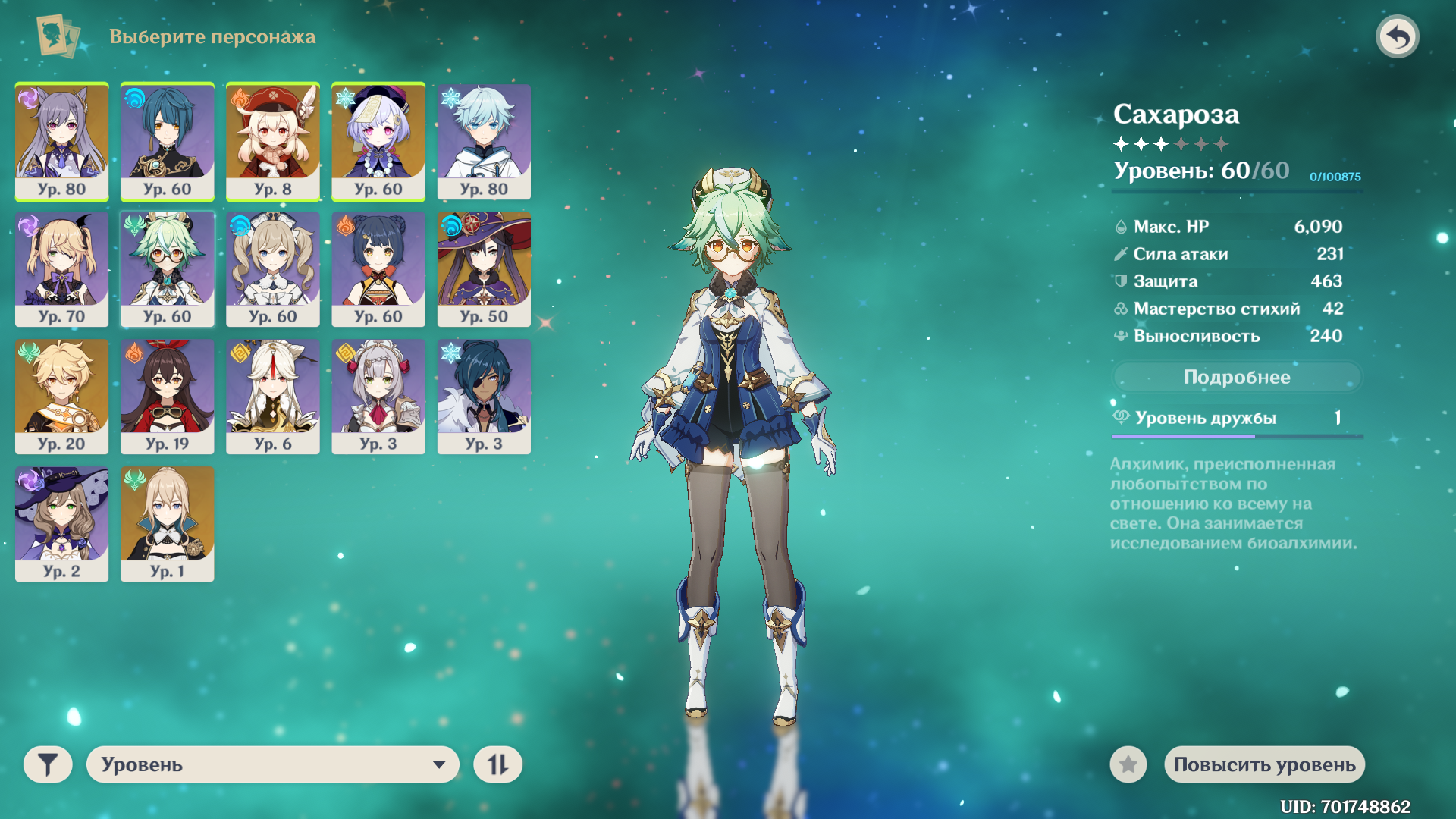
Task: Click Повысить уровень button
Action: coord(1264,764)
